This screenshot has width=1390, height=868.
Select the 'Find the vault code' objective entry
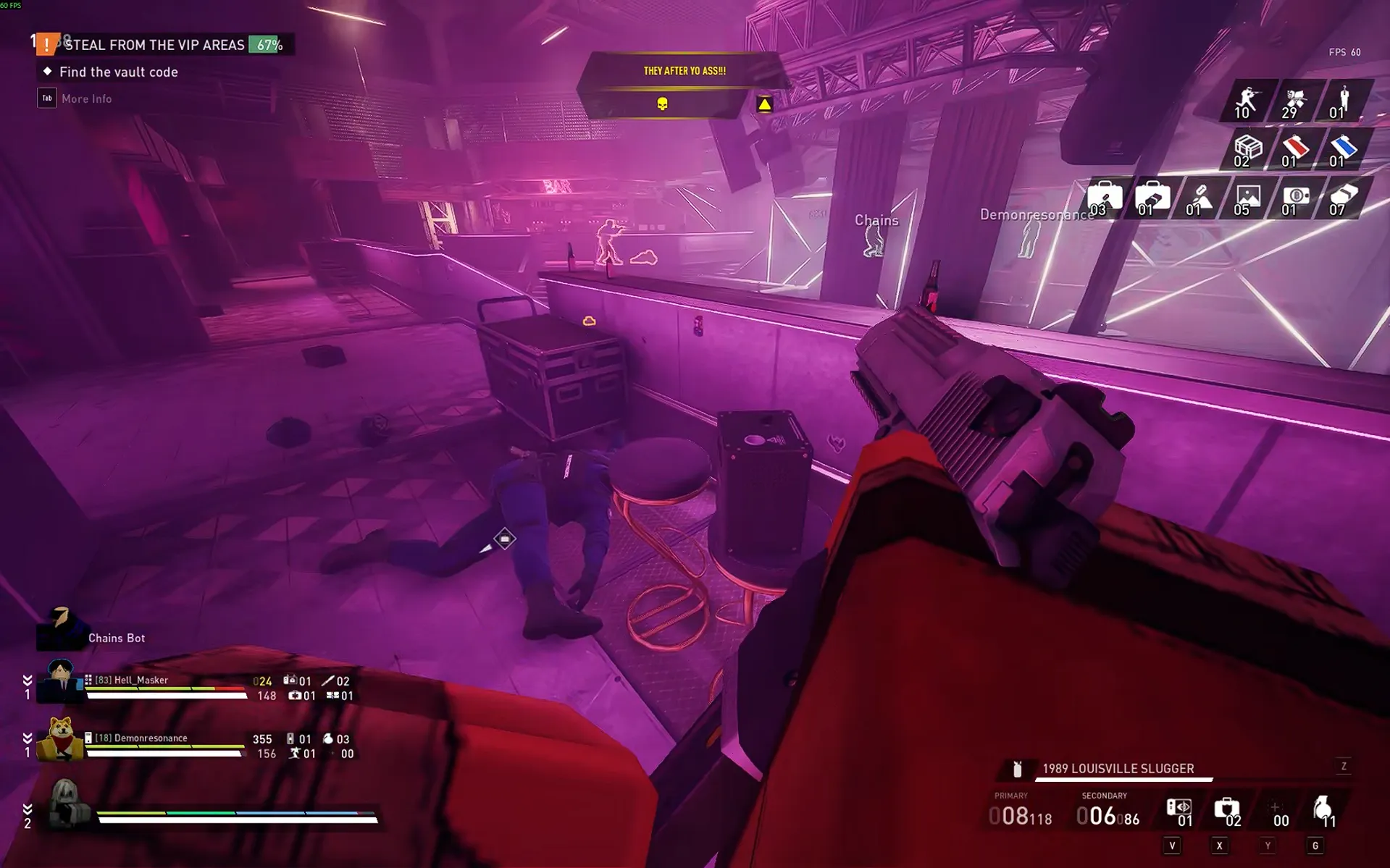pyautogui.click(x=118, y=72)
